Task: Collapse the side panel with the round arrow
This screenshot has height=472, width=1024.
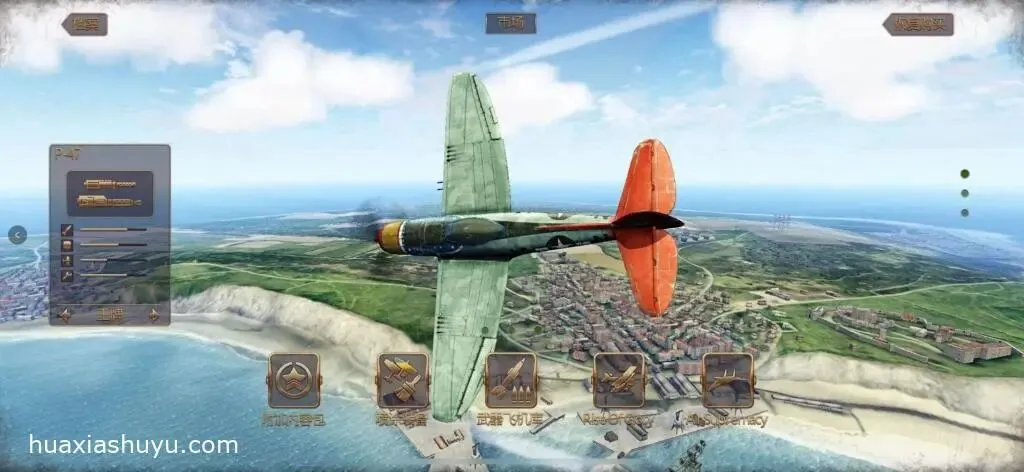Action: pos(17,235)
